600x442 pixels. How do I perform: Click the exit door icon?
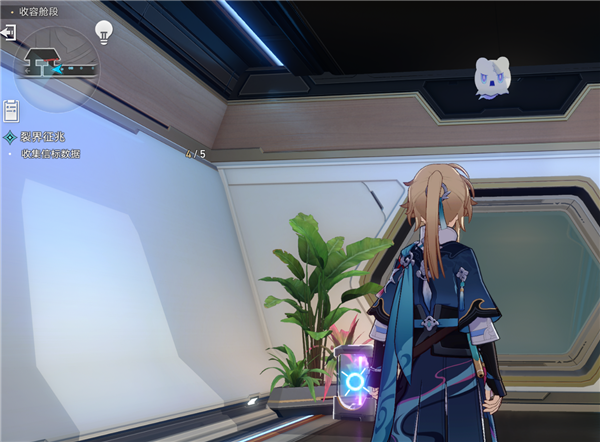tap(9, 33)
